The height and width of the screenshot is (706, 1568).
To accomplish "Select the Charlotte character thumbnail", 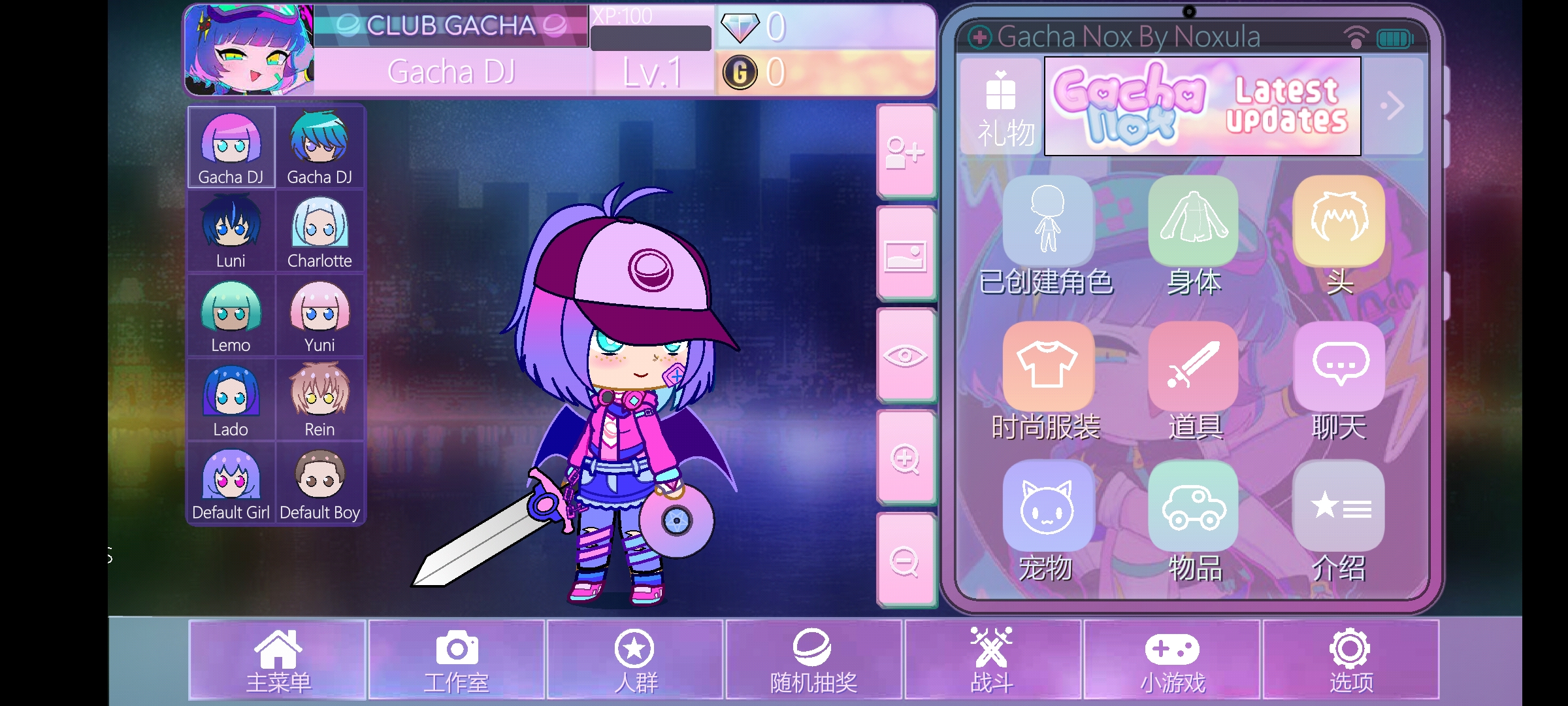I will click(x=319, y=230).
